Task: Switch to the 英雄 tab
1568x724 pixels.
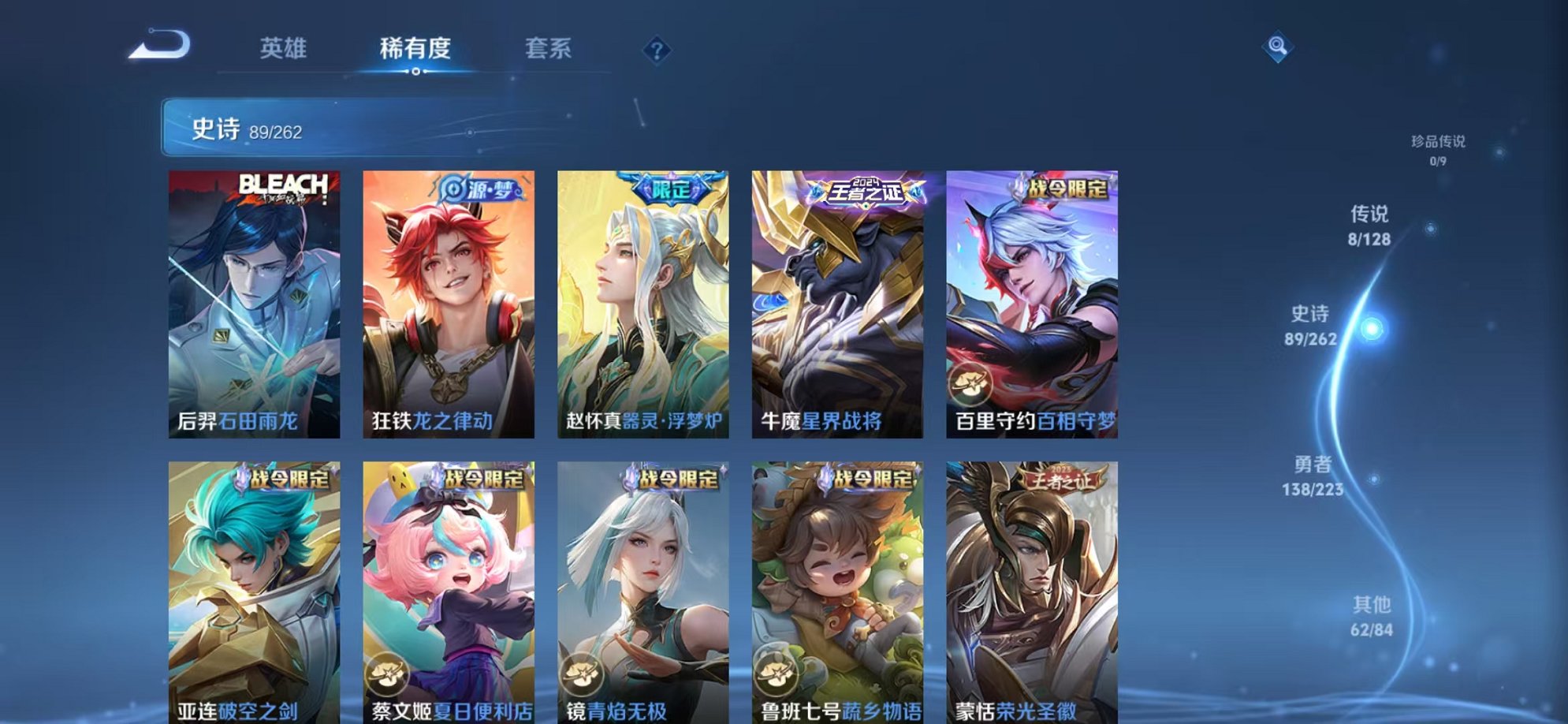Action: (285, 49)
